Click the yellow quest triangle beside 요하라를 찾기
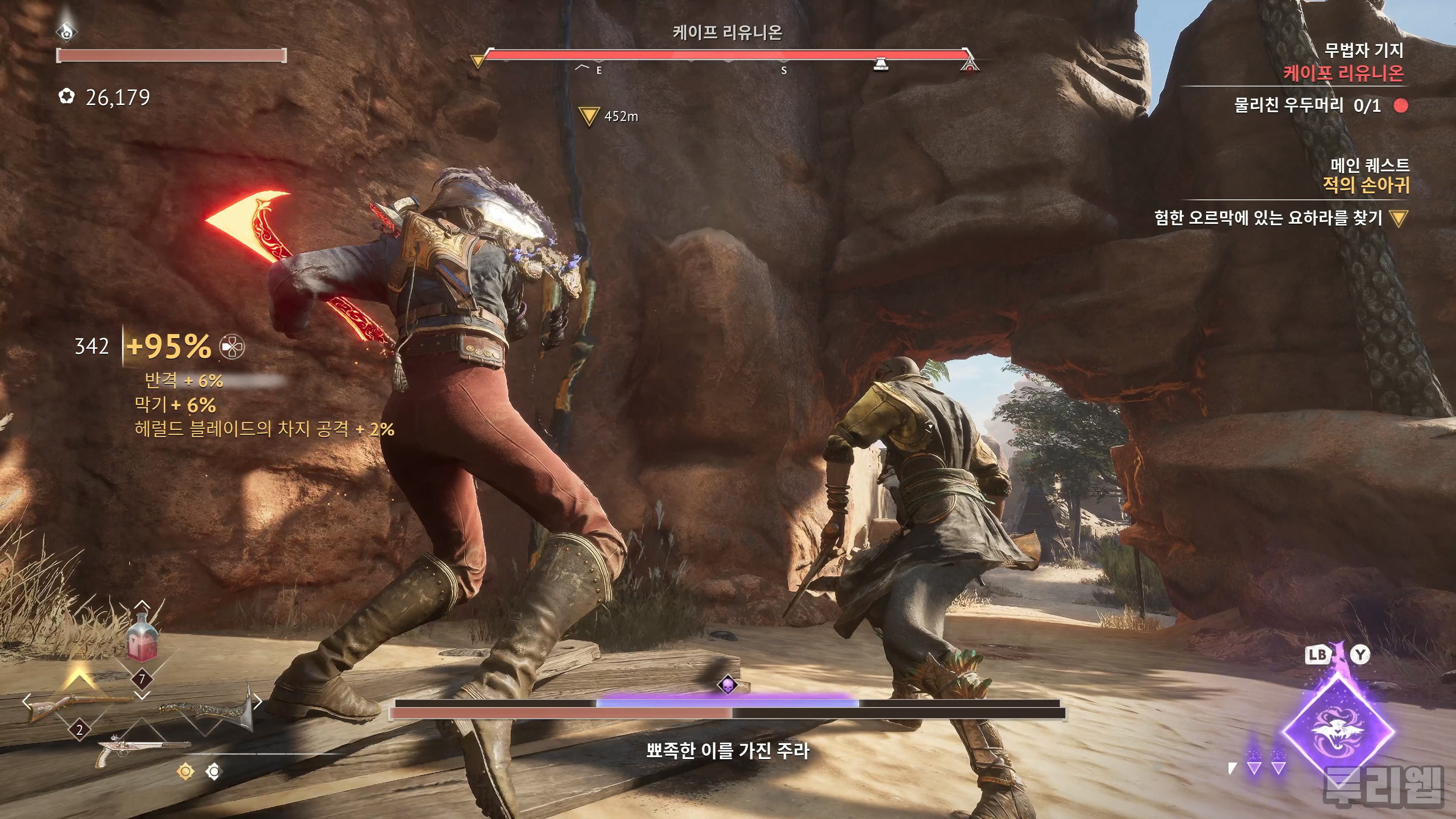 pos(1399,218)
